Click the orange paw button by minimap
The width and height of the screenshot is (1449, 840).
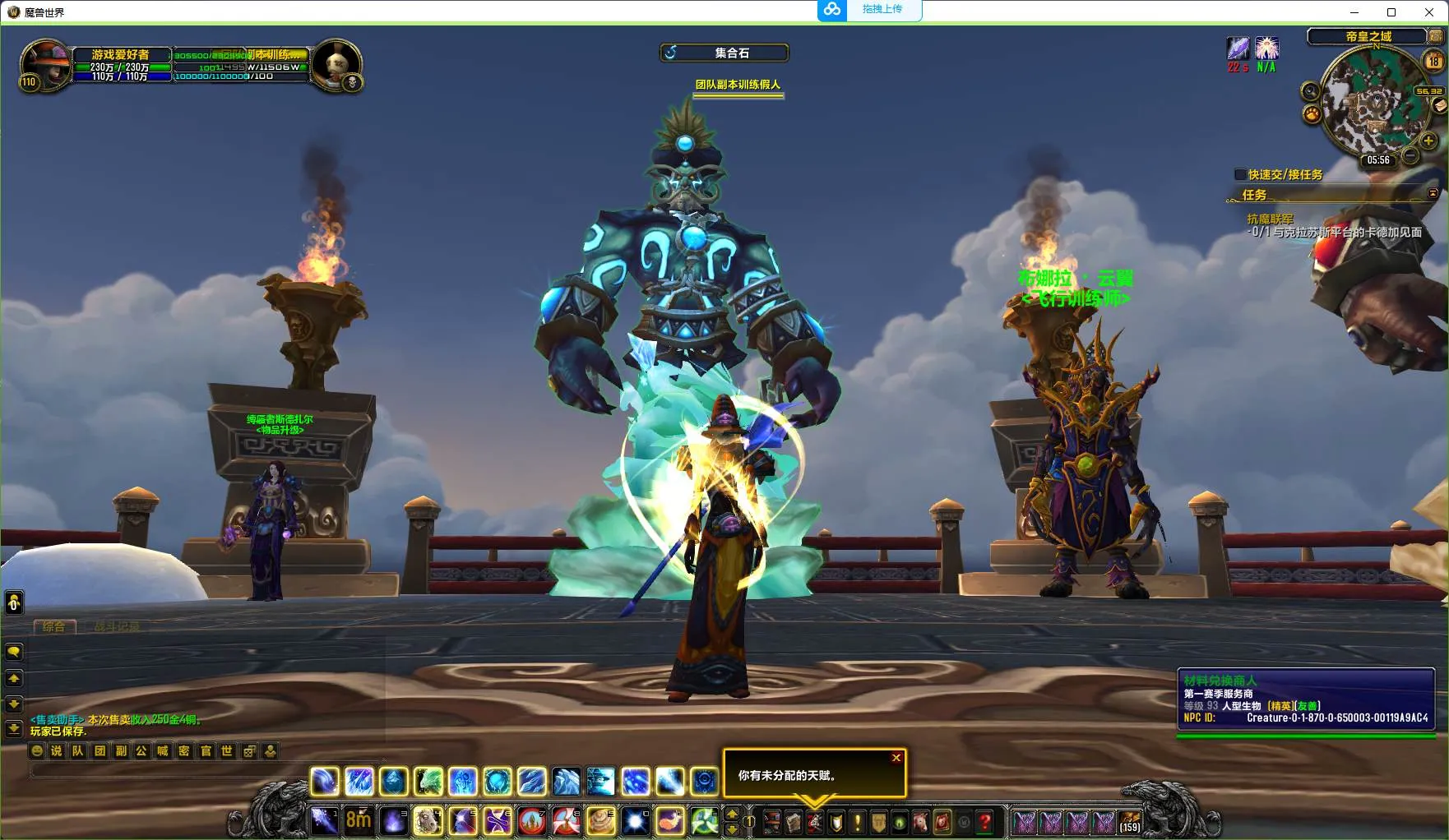[x=1312, y=113]
